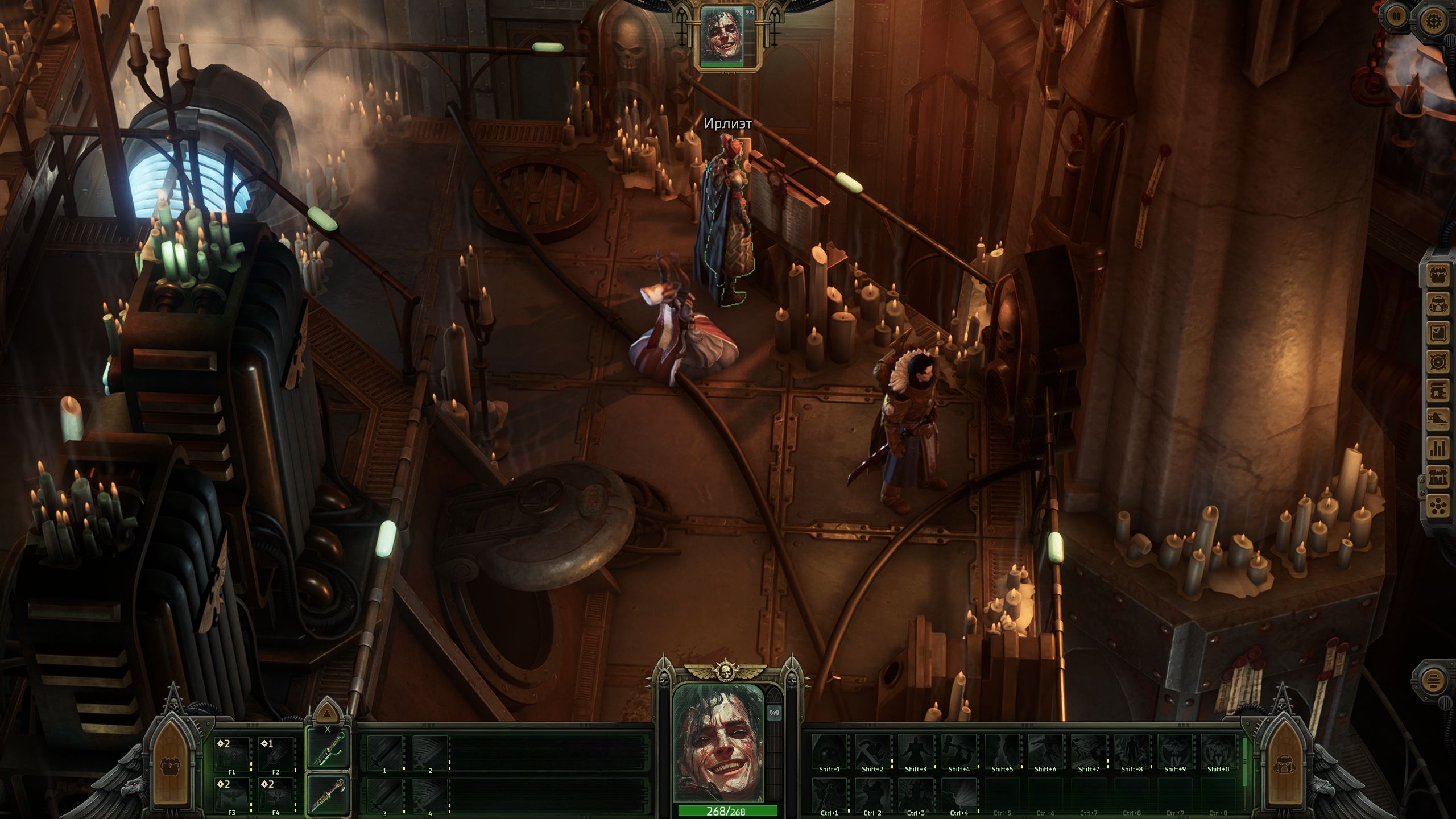Open the five-dot formation icon
Image resolution: width=1456 pixels, height=819 pixels.
(1438, 506)
